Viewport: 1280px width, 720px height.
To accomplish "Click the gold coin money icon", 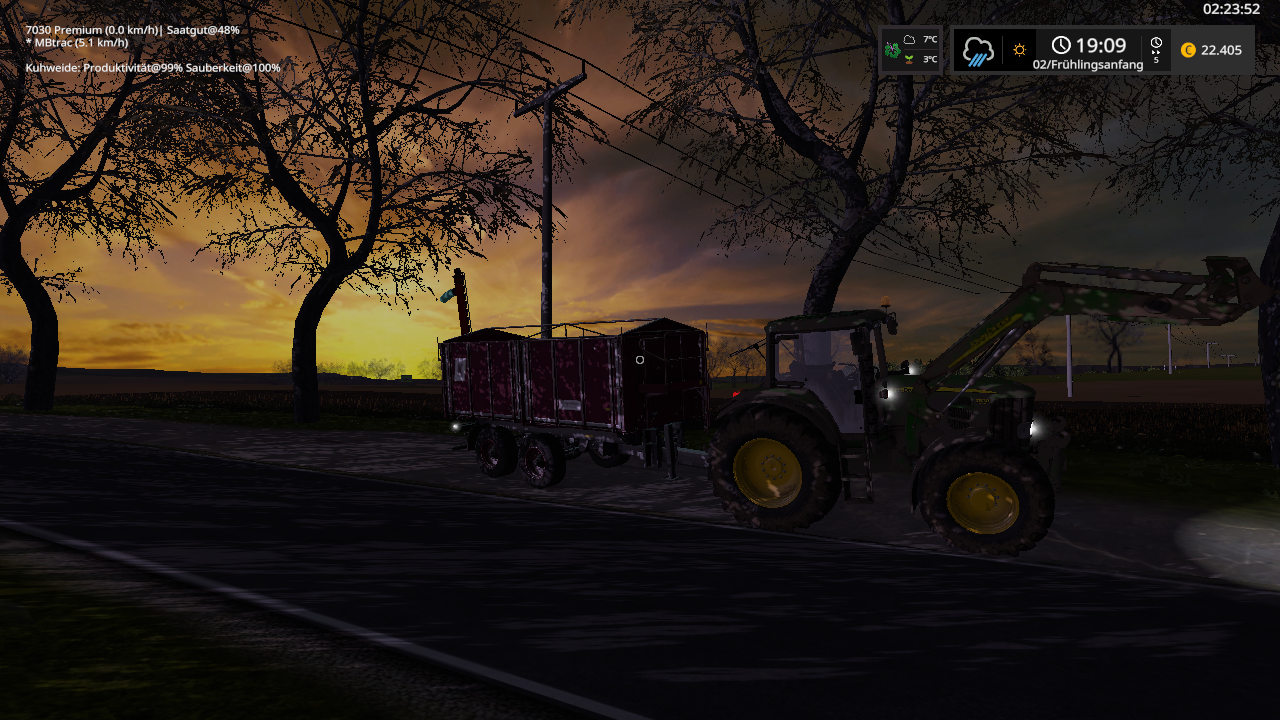I will coord(1188,50).
